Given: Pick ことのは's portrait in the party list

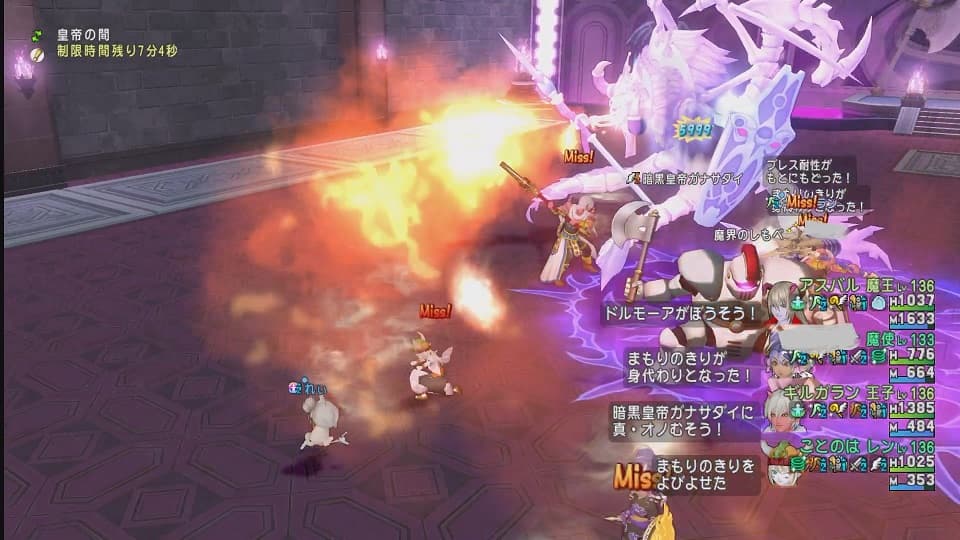Looking at the screenshot, I should 779,460.
